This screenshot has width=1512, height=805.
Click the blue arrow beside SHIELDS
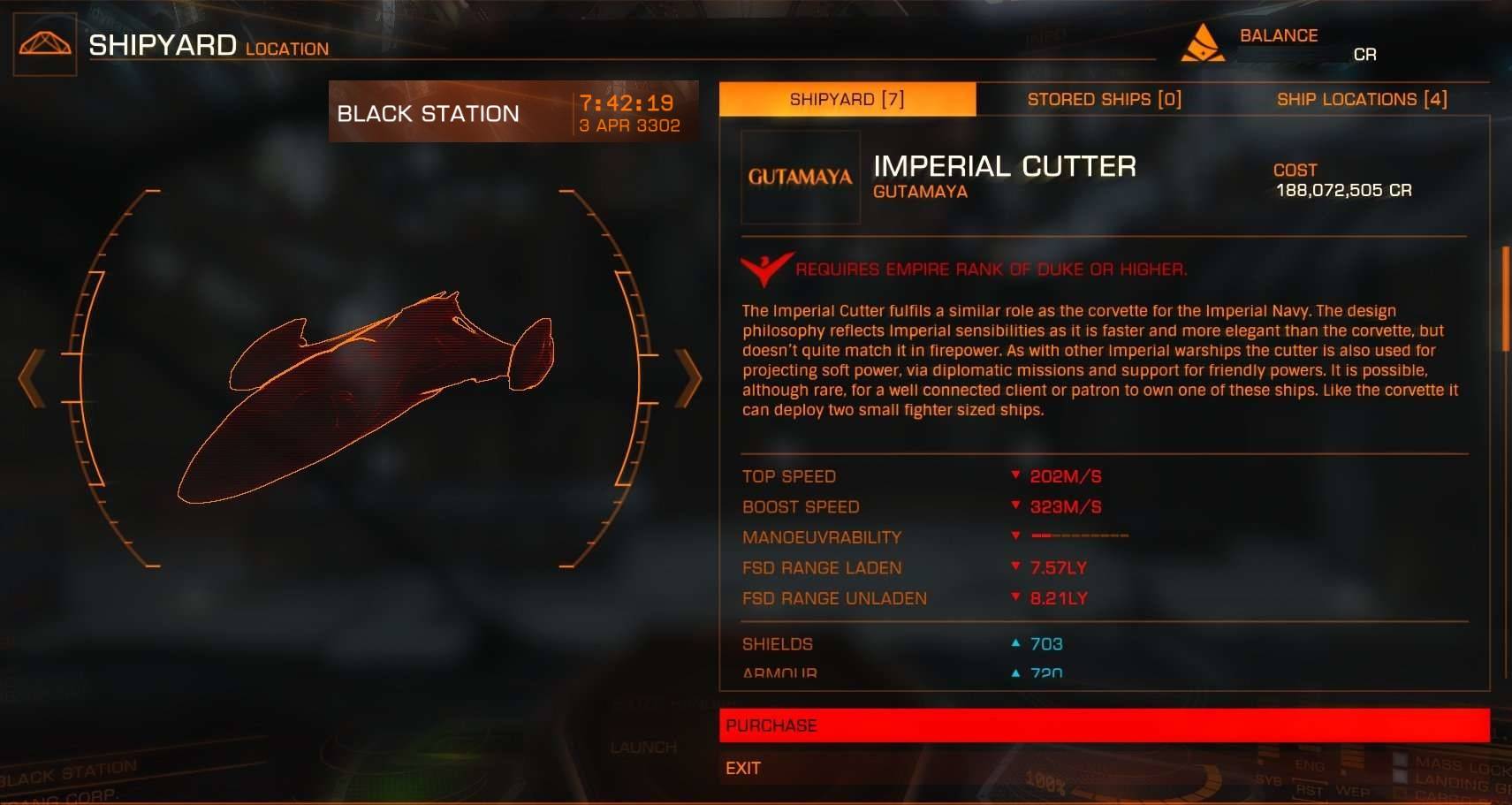click(1014, 644)
